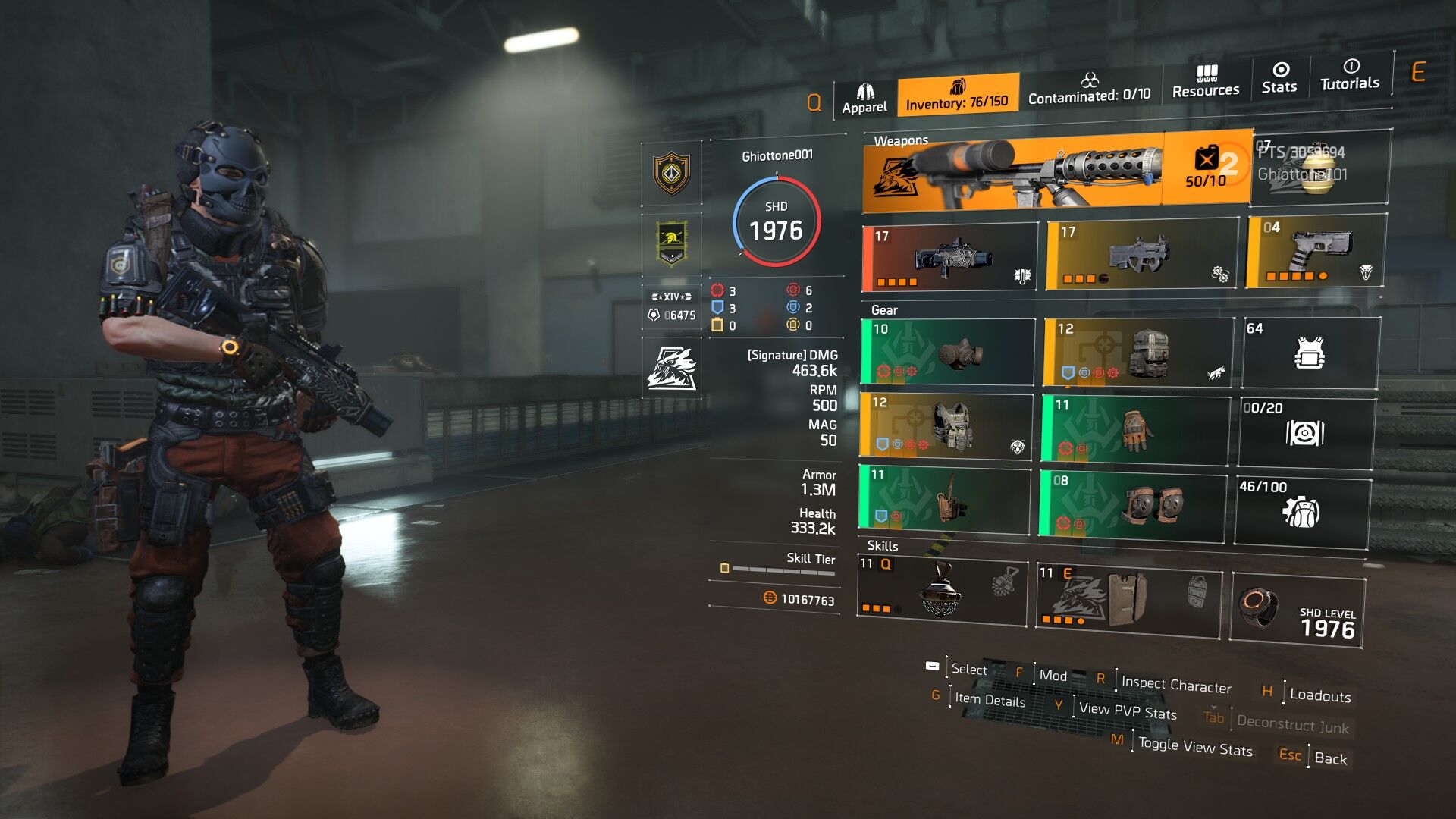Choose the gloves gear slot
This screenshot has height=819, width=1456.
pos(1134,429)
